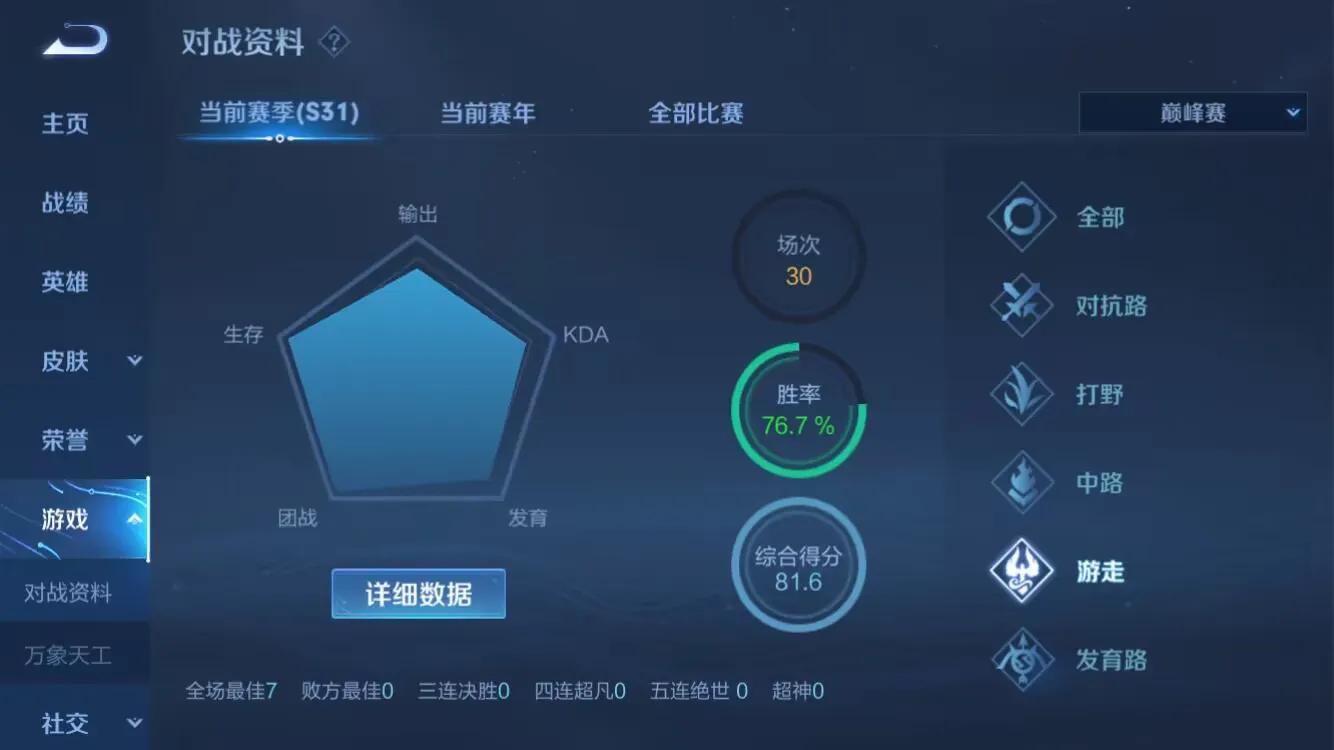Select the 全部 lane filter icon

(x=1021, y=217)
